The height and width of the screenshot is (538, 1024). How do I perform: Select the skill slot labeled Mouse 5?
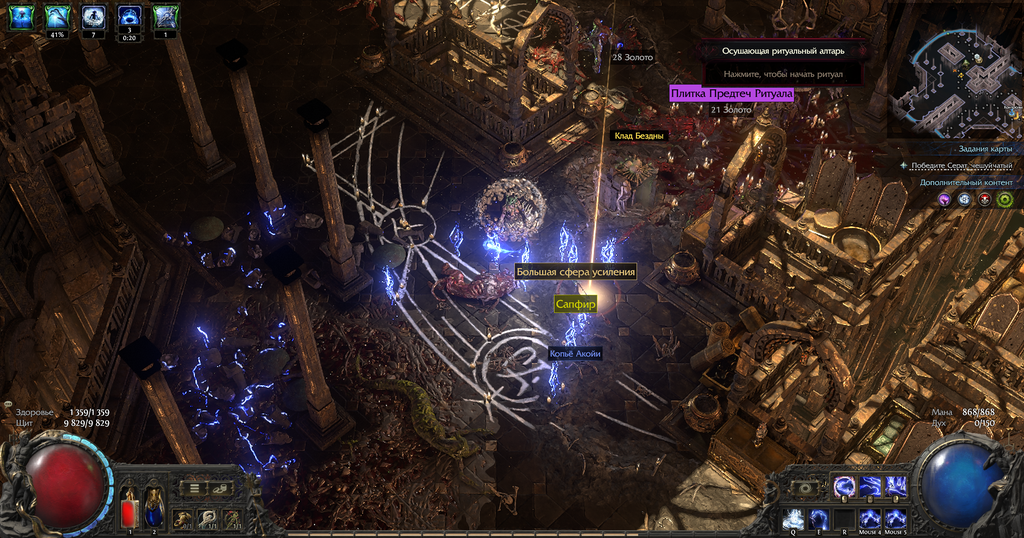(896, 518)
